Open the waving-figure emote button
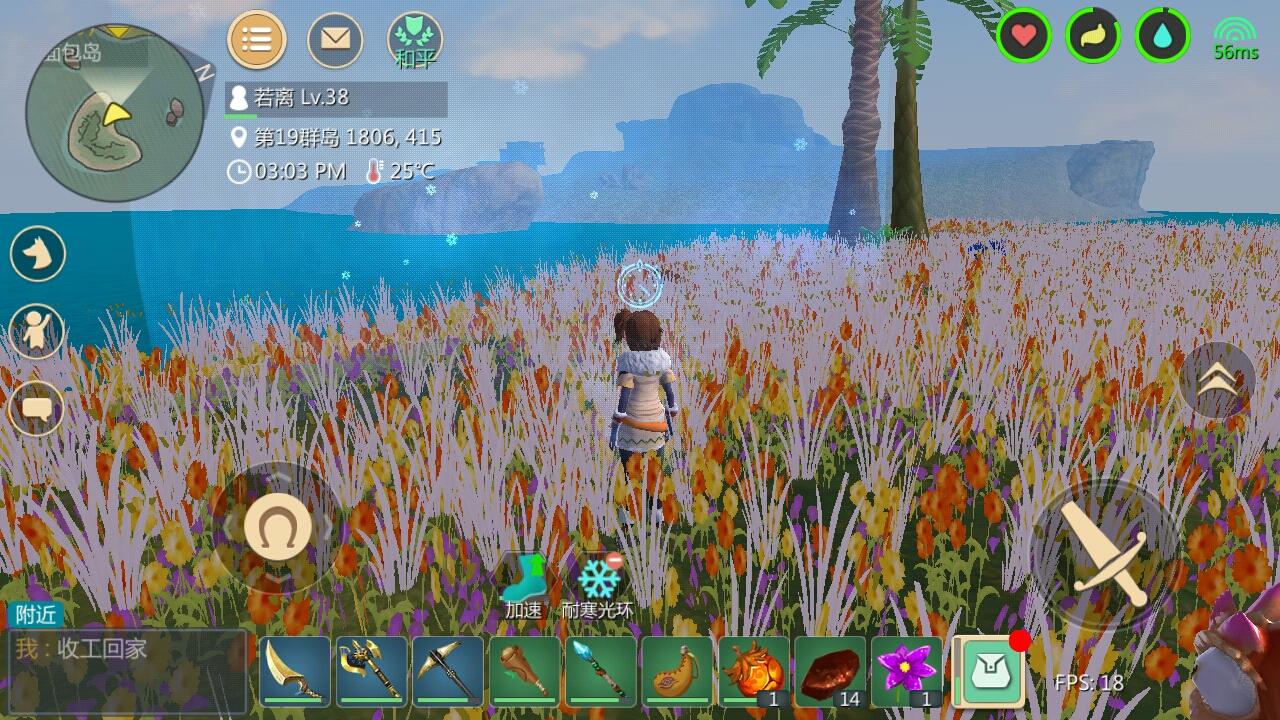Screen dimensions: 1280x720 [38, 332]
